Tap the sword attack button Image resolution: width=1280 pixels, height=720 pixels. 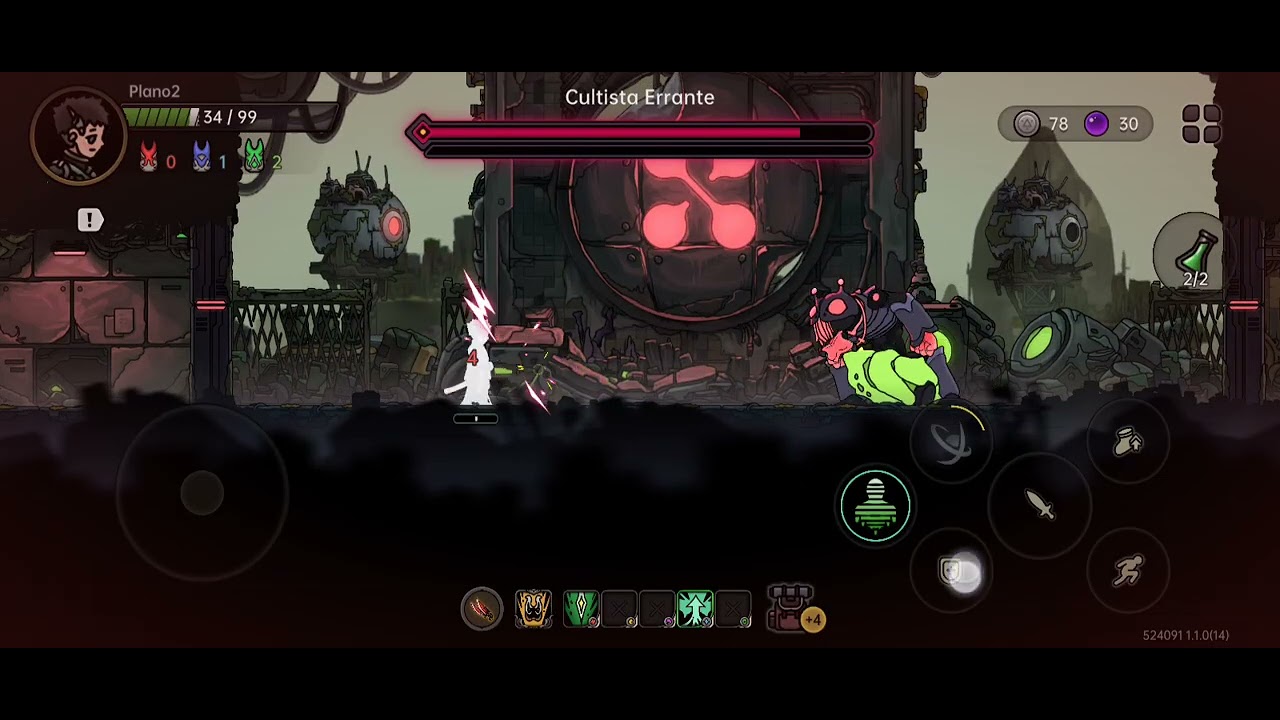[1040, 505]
